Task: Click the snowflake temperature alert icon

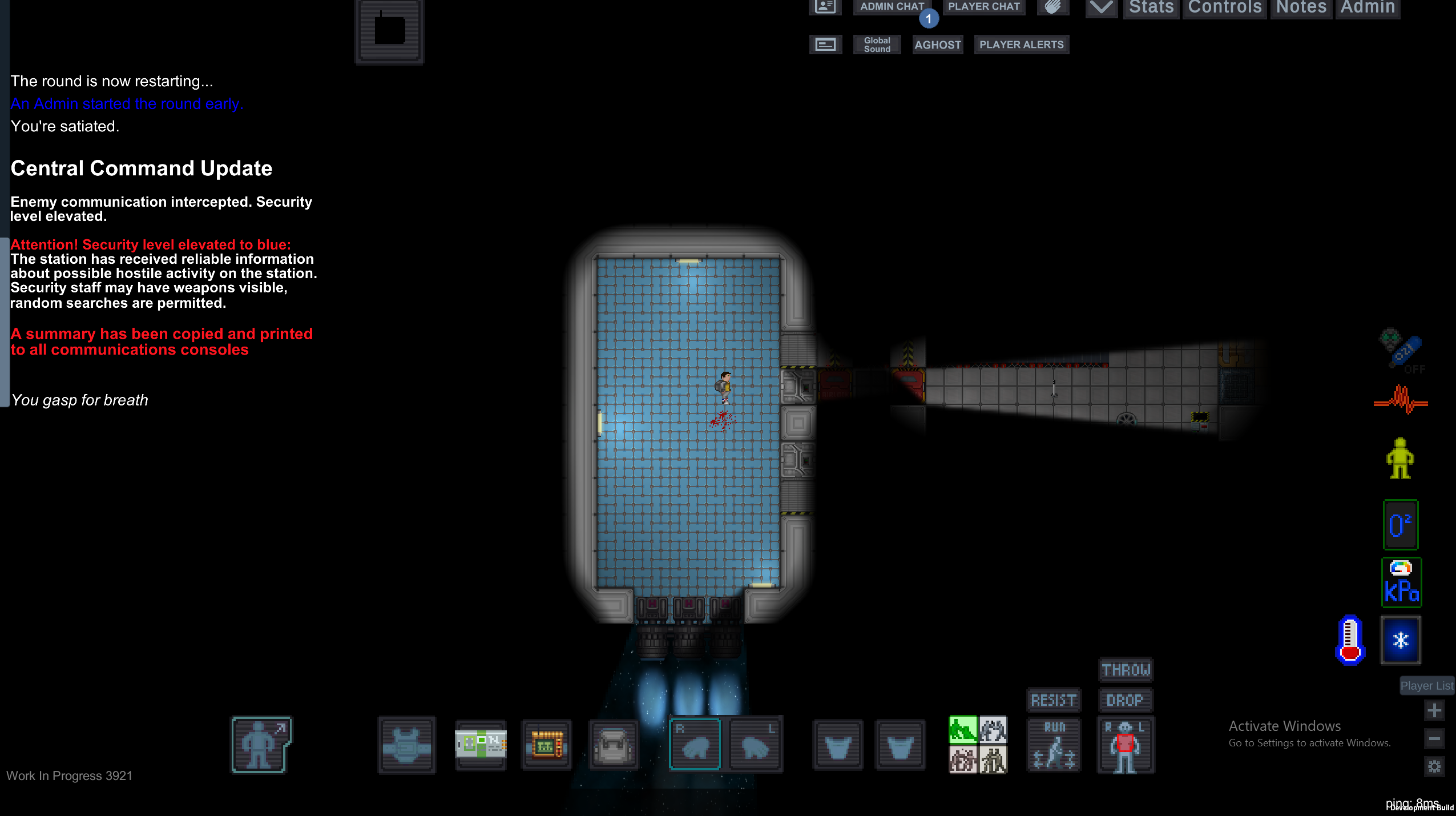Action: click(x=1400, y=640)
